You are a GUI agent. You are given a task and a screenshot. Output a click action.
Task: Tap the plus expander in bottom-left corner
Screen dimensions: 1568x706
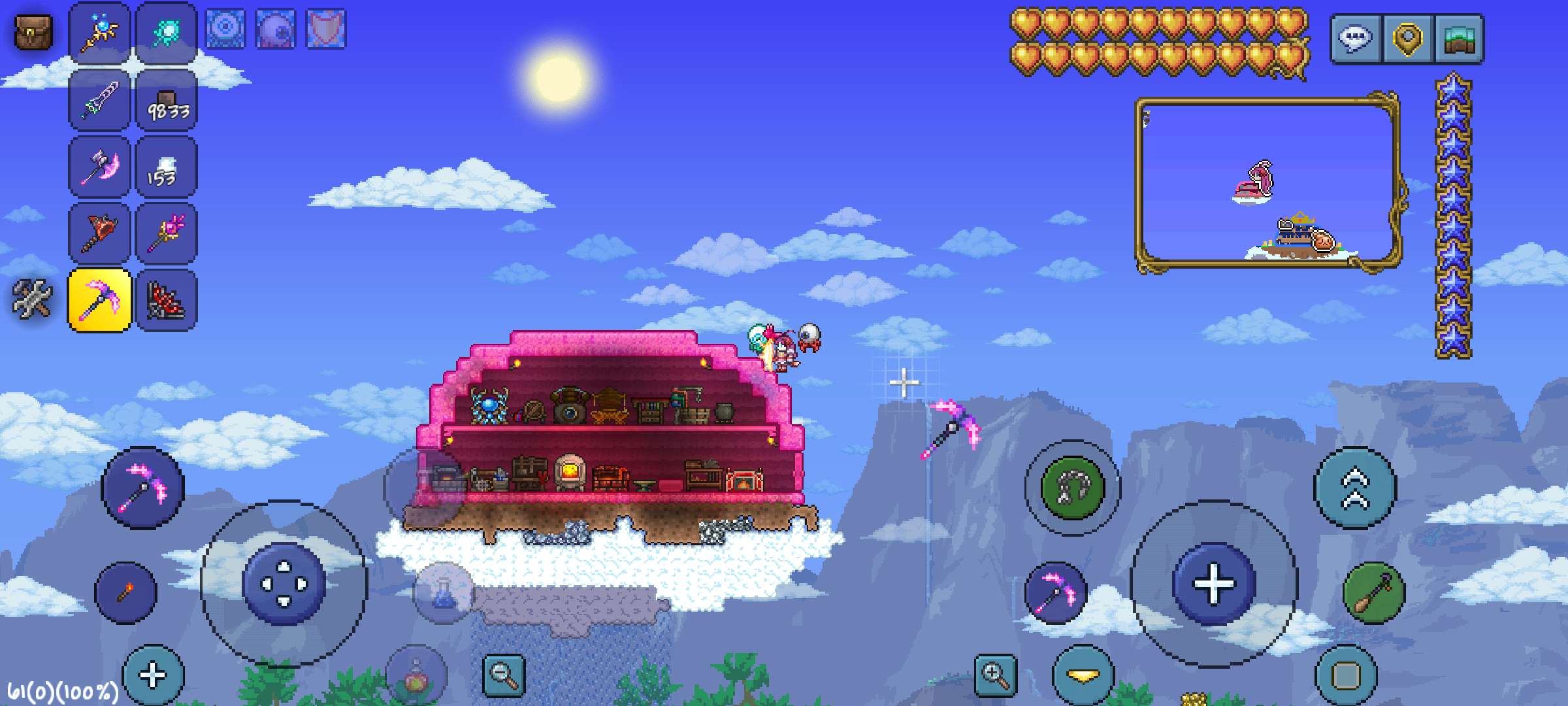(x=152, y=673)
